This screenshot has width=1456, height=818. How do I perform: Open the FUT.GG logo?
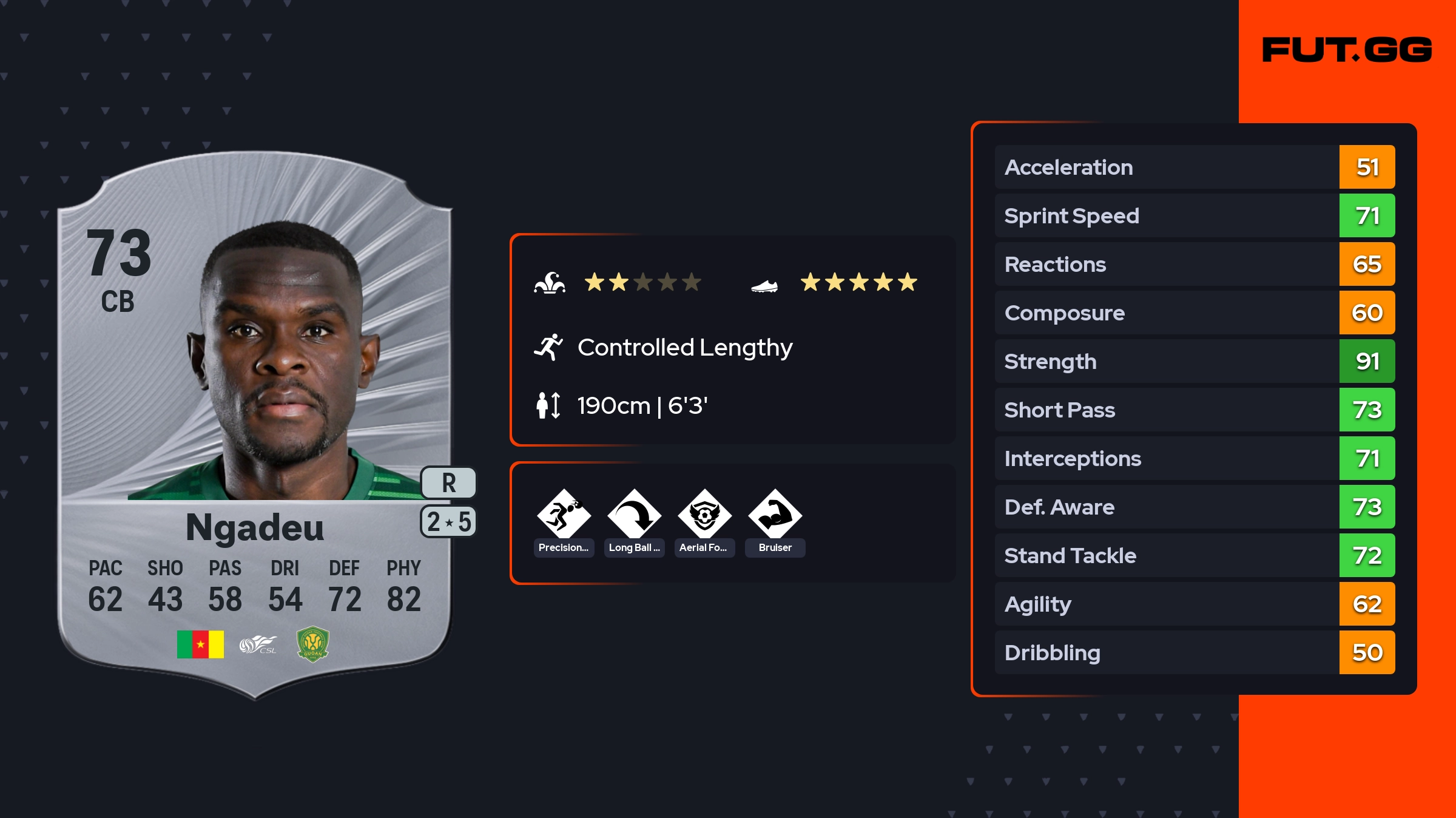point(1347,50)
